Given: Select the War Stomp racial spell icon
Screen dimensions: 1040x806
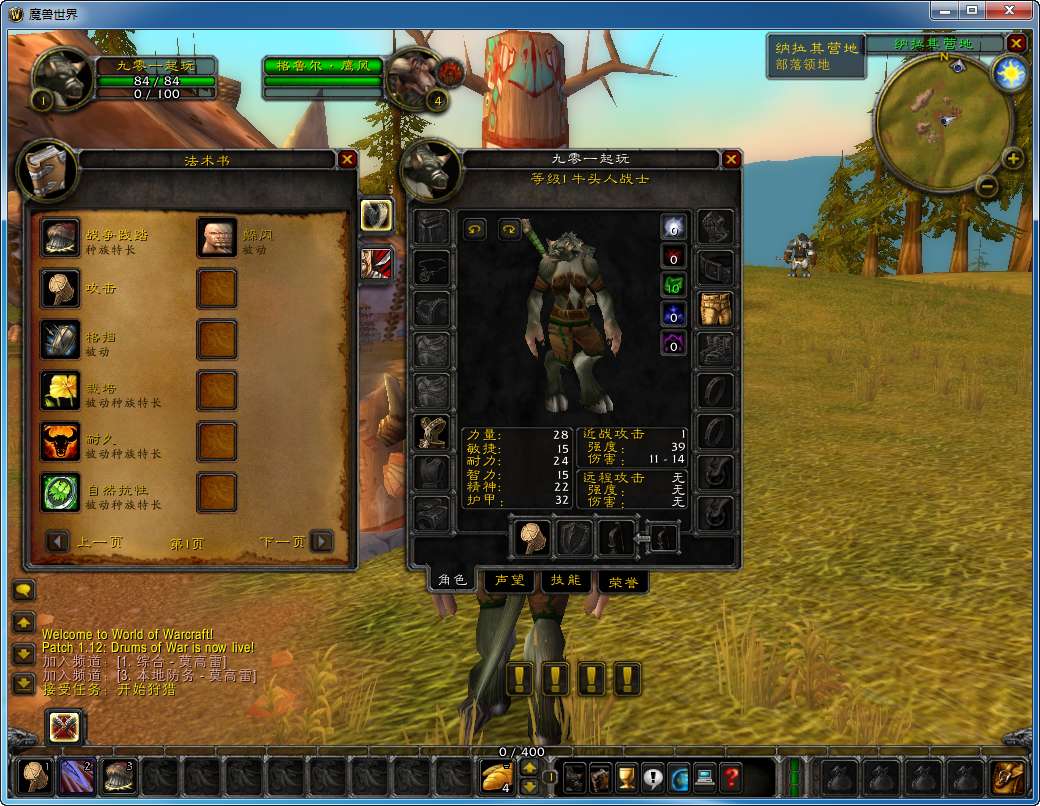Looking at the screenshot, I should tap(61, 238).
